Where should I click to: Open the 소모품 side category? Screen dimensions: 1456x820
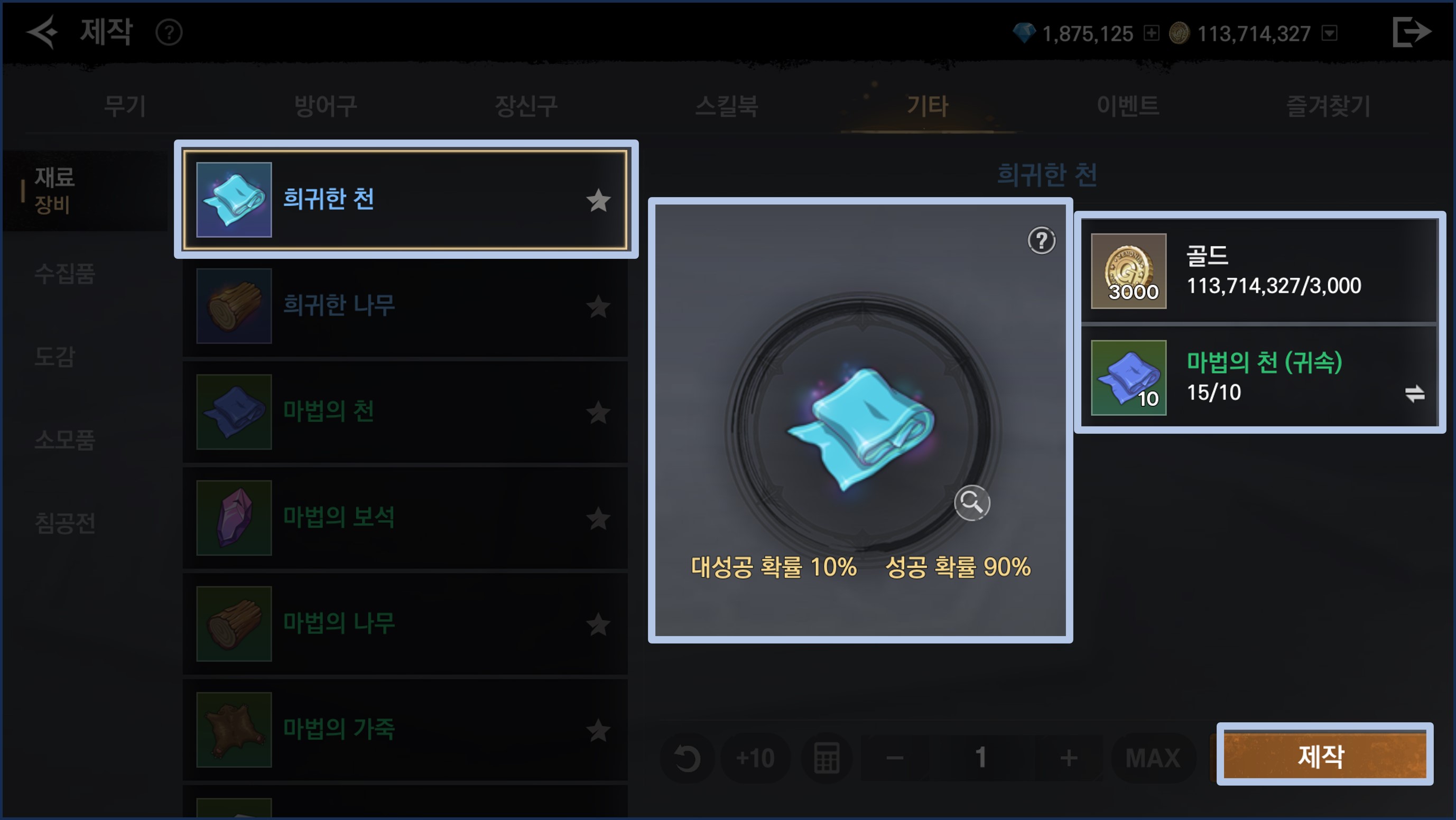[x=64, y=440]
